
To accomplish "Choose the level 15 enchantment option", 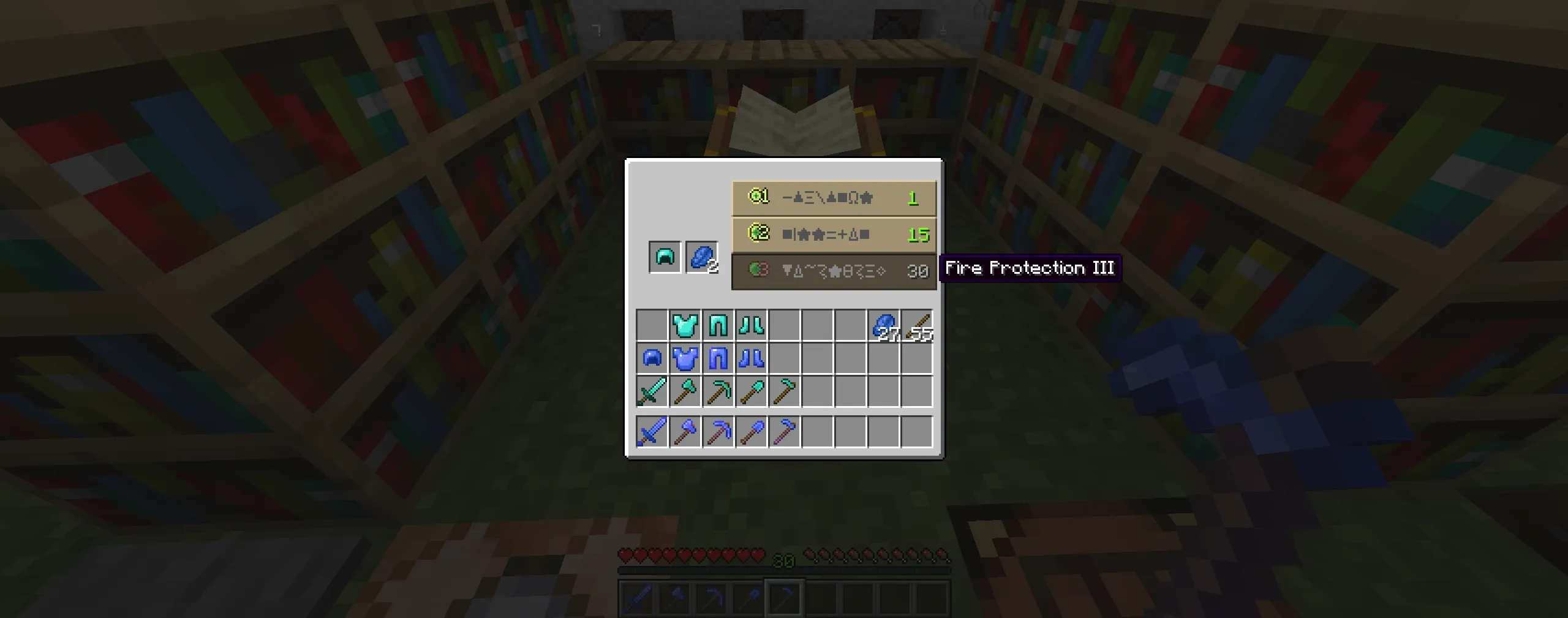I will [x=833, y=234].
